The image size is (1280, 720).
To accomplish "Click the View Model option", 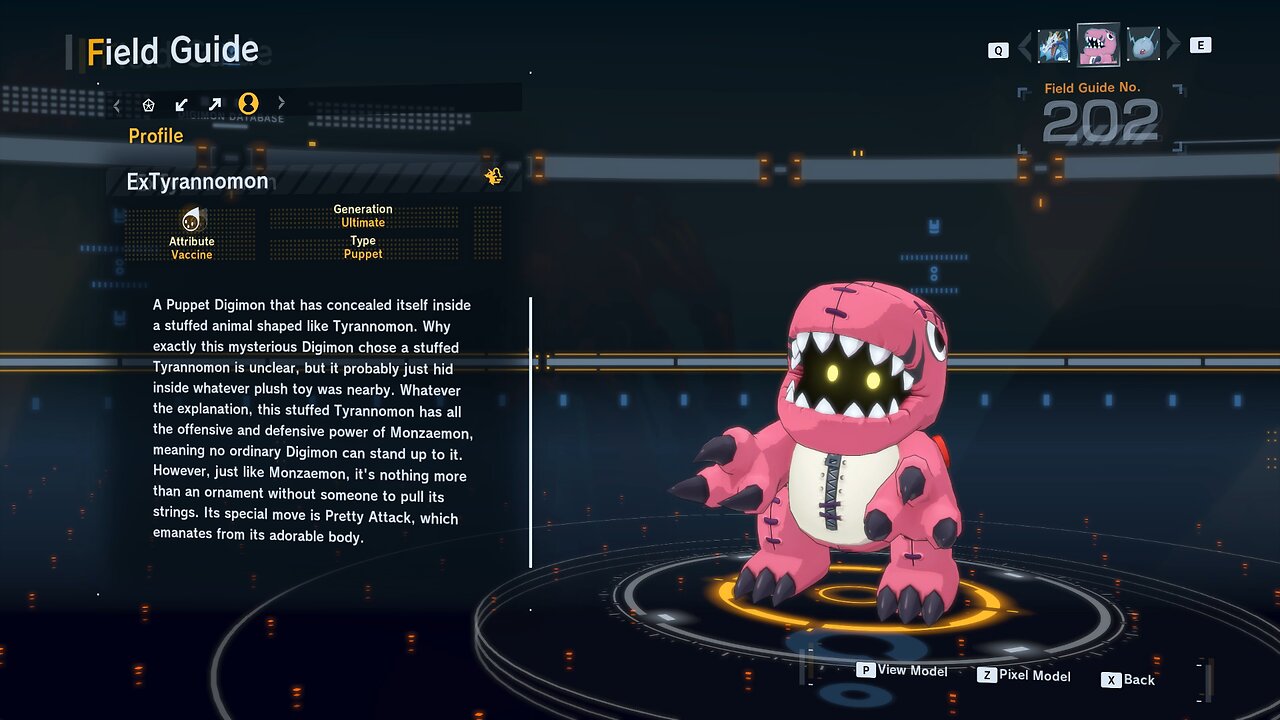I will click(x=902, y=670).
